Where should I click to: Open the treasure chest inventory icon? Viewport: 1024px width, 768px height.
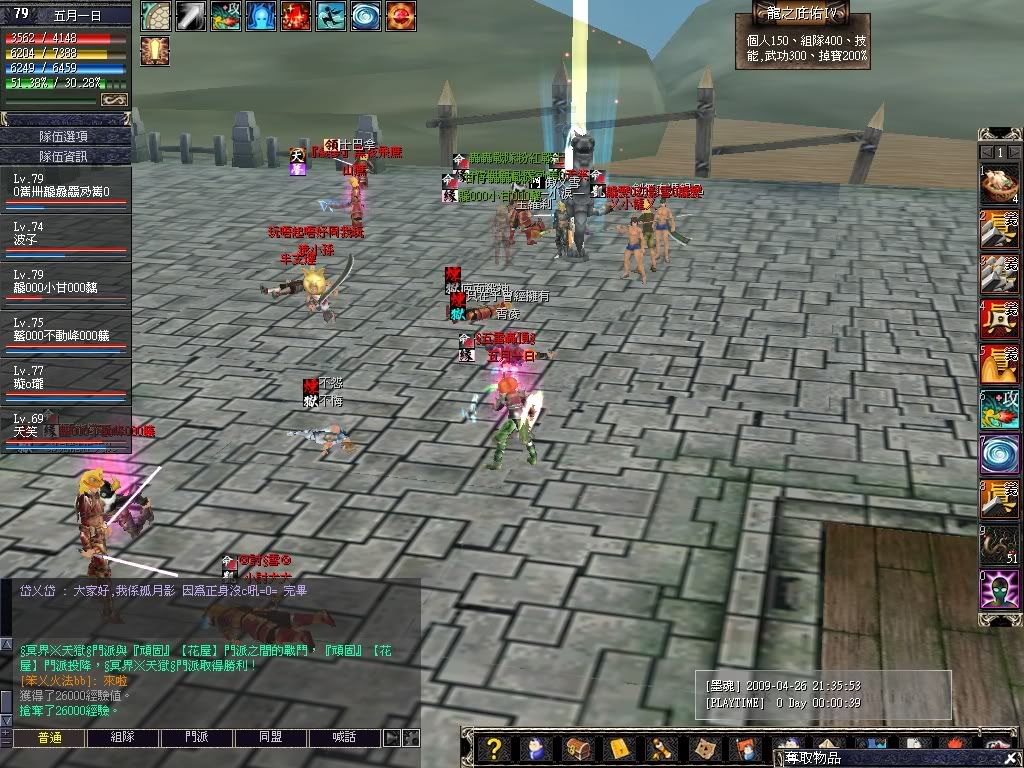point(577,748)
